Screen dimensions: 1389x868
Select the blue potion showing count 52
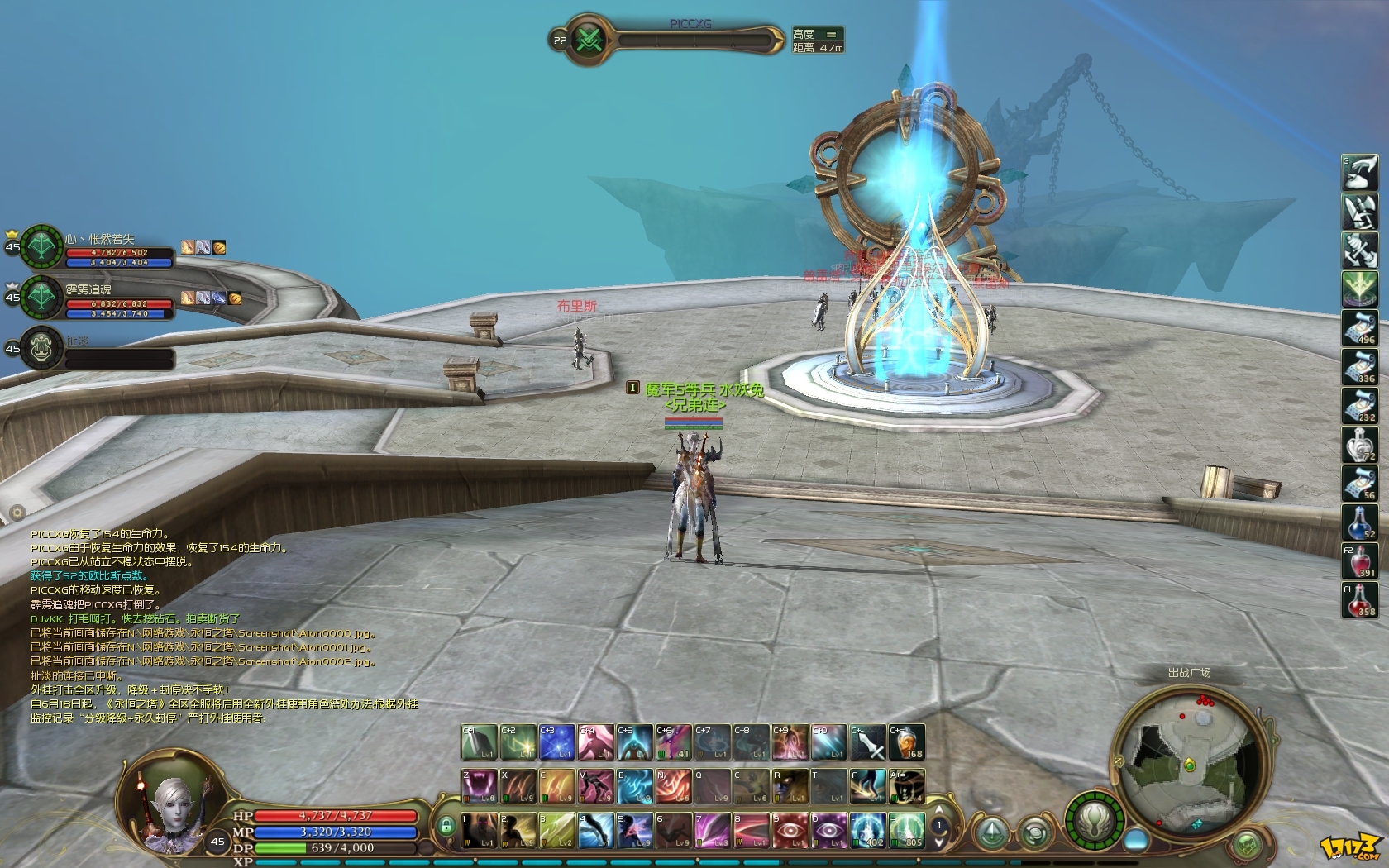(x=1360, y=521)
